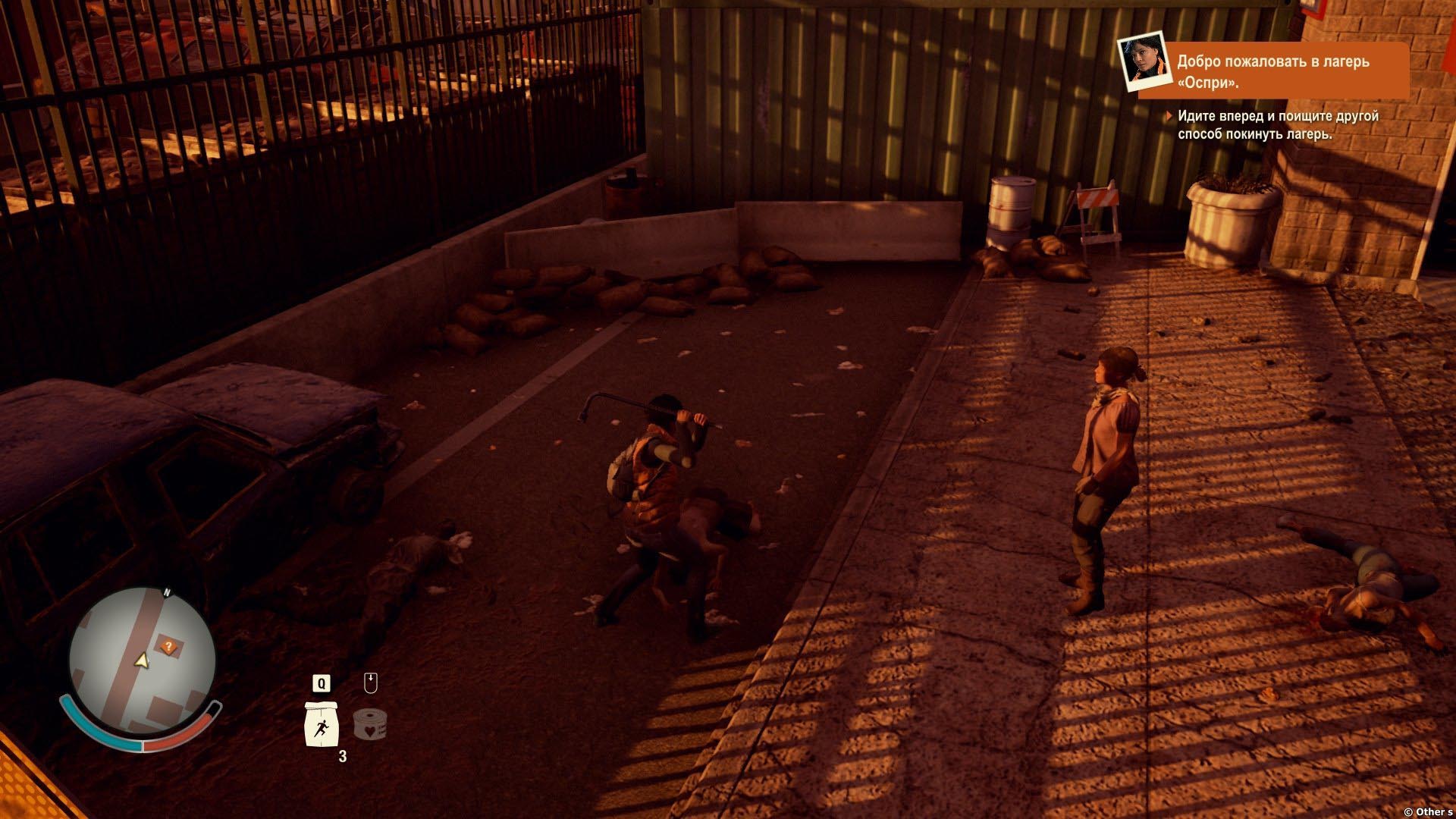This screenshot has width=1456, height=819.
Task: Select the question mark marker on minimap
Action: click(169, 647)
